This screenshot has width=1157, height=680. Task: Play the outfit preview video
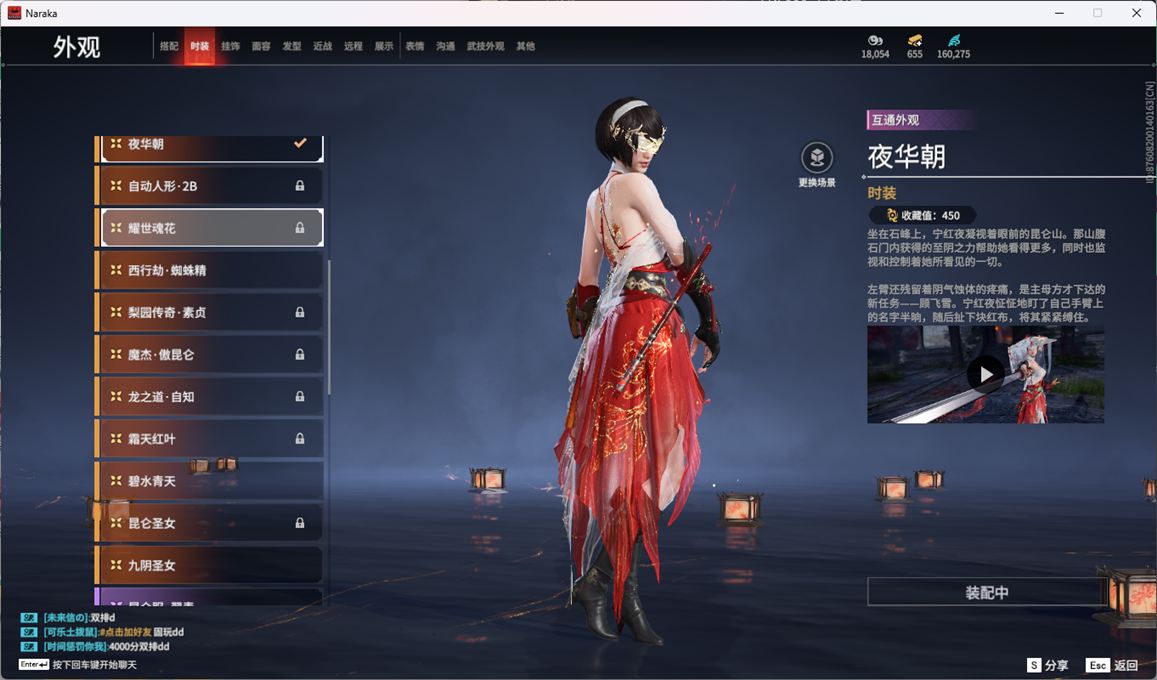[986, 374]
